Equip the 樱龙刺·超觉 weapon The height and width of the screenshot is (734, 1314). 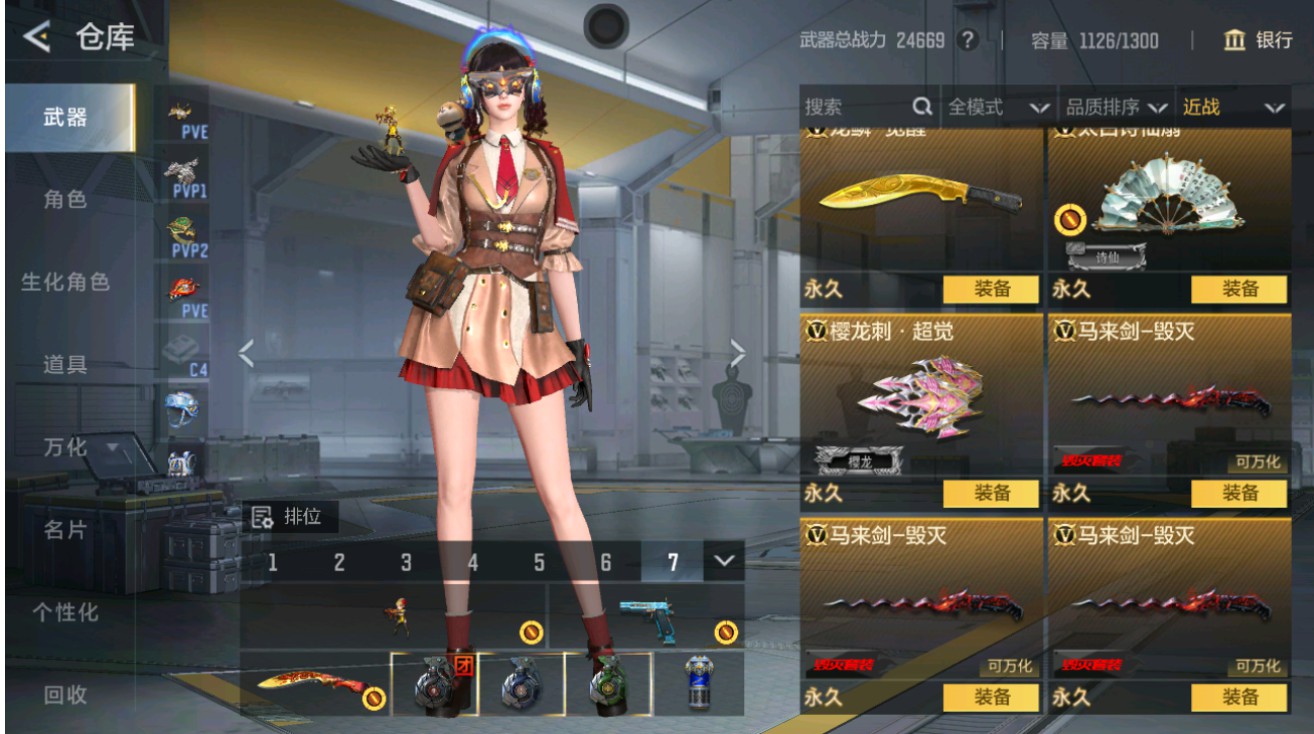pyautogui.click(x=993, y=493)
